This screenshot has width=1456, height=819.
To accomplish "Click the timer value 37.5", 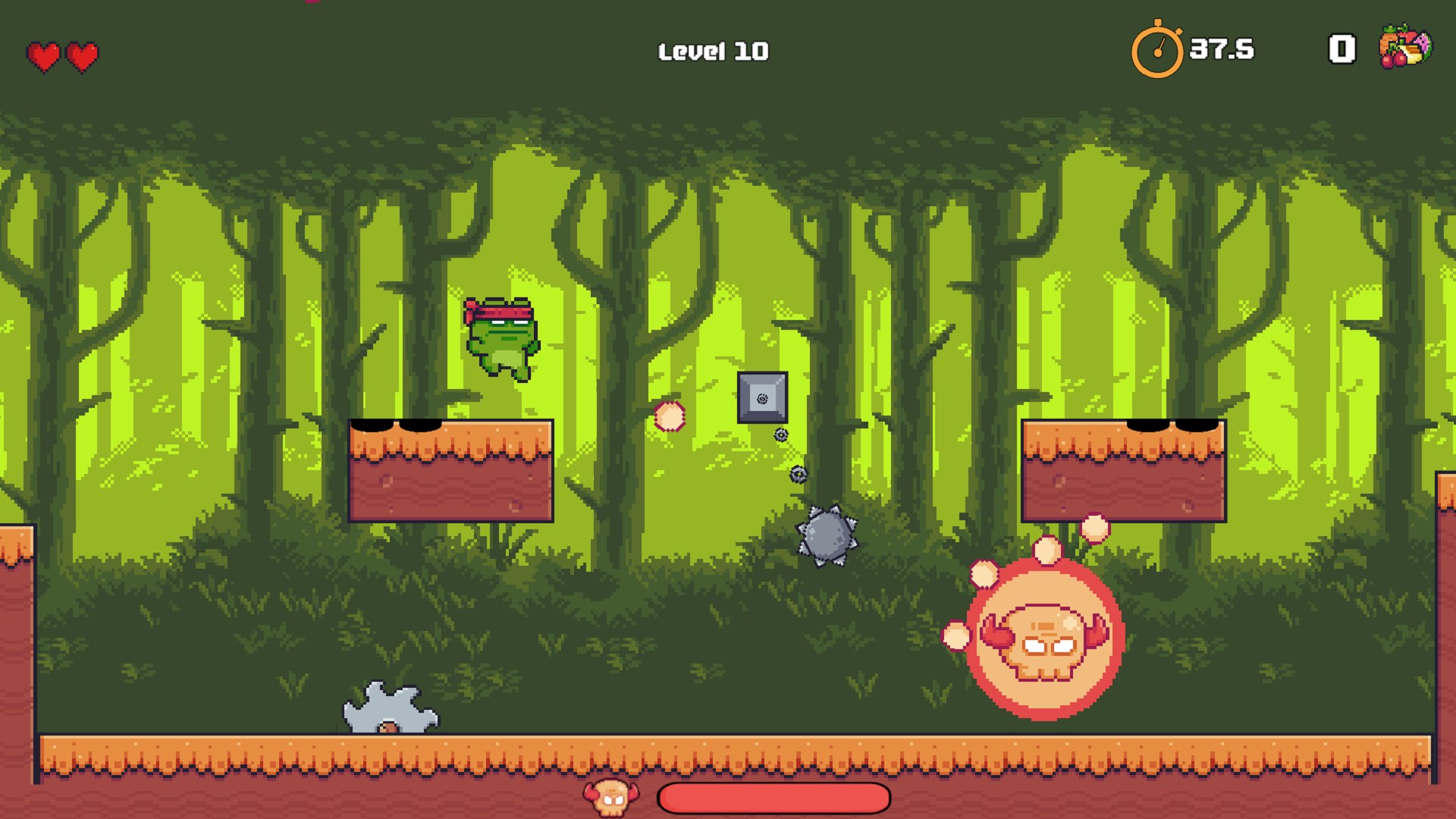I will 1221,49.
